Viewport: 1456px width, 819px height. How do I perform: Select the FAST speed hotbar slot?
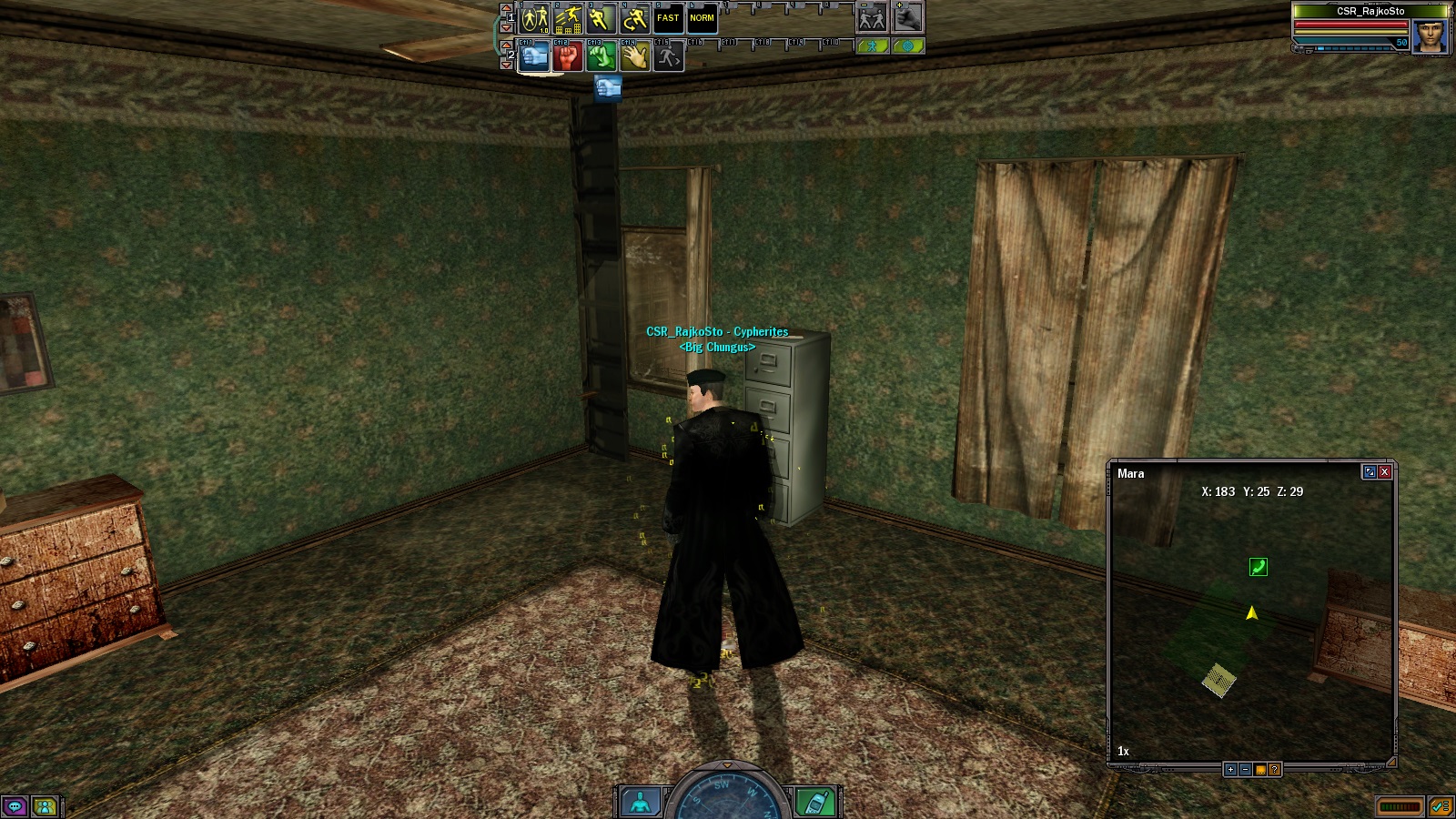coord(668,18)
